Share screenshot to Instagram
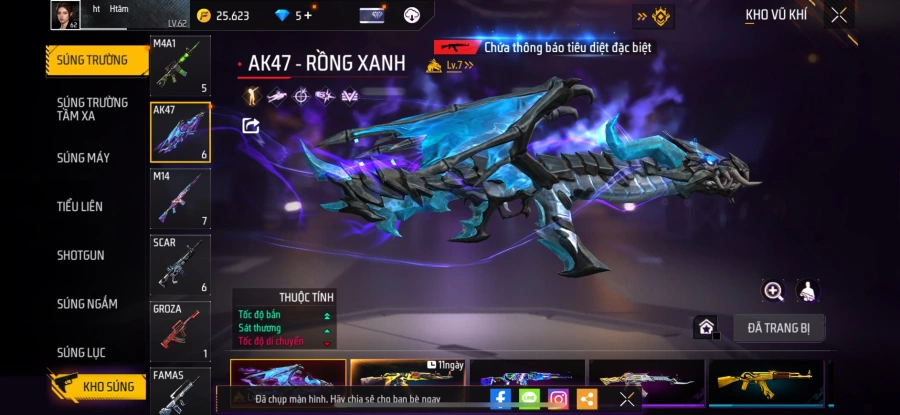The width and height of the screenshot is (900, 415). [x=558, y=398]
